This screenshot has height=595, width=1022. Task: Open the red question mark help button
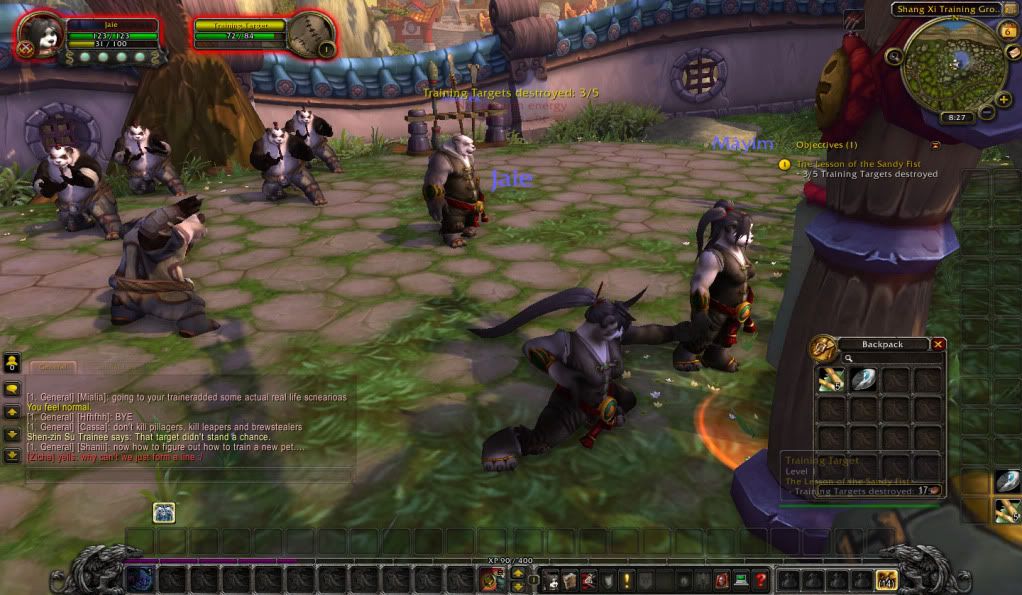(x=761, y=579)
